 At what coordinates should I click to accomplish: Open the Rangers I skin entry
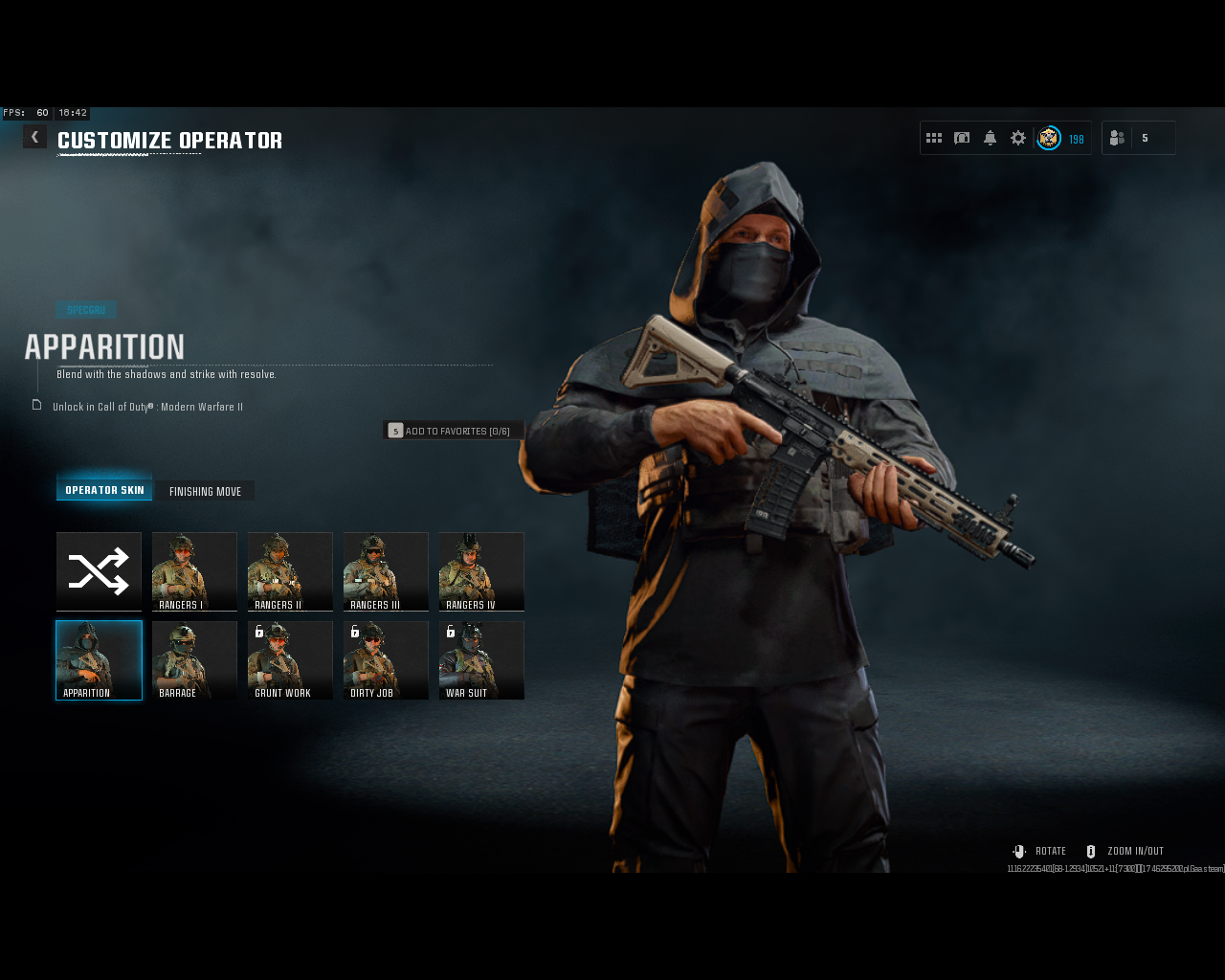point(194,571)
